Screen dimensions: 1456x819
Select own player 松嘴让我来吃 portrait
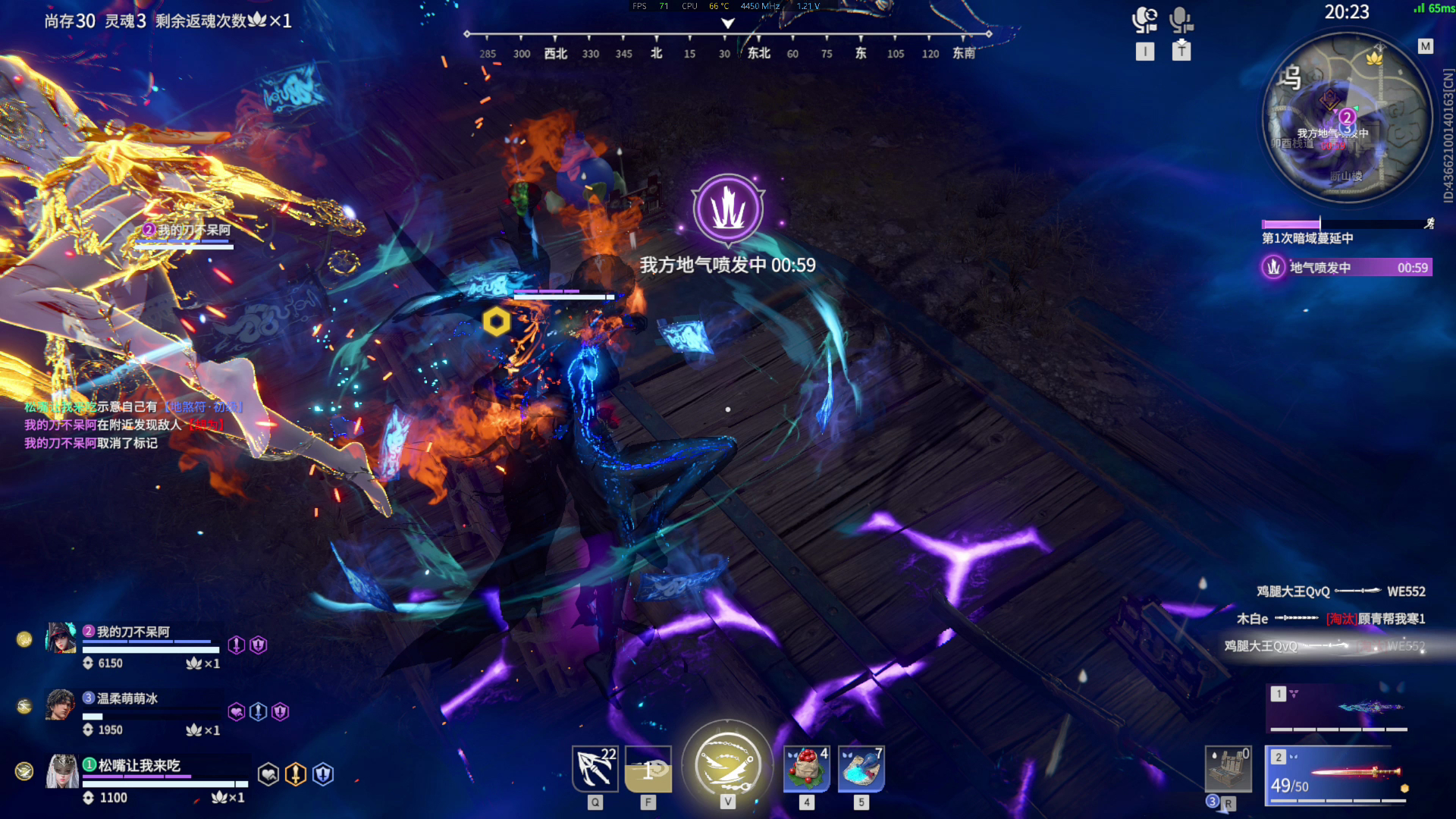tap(62, 772)
